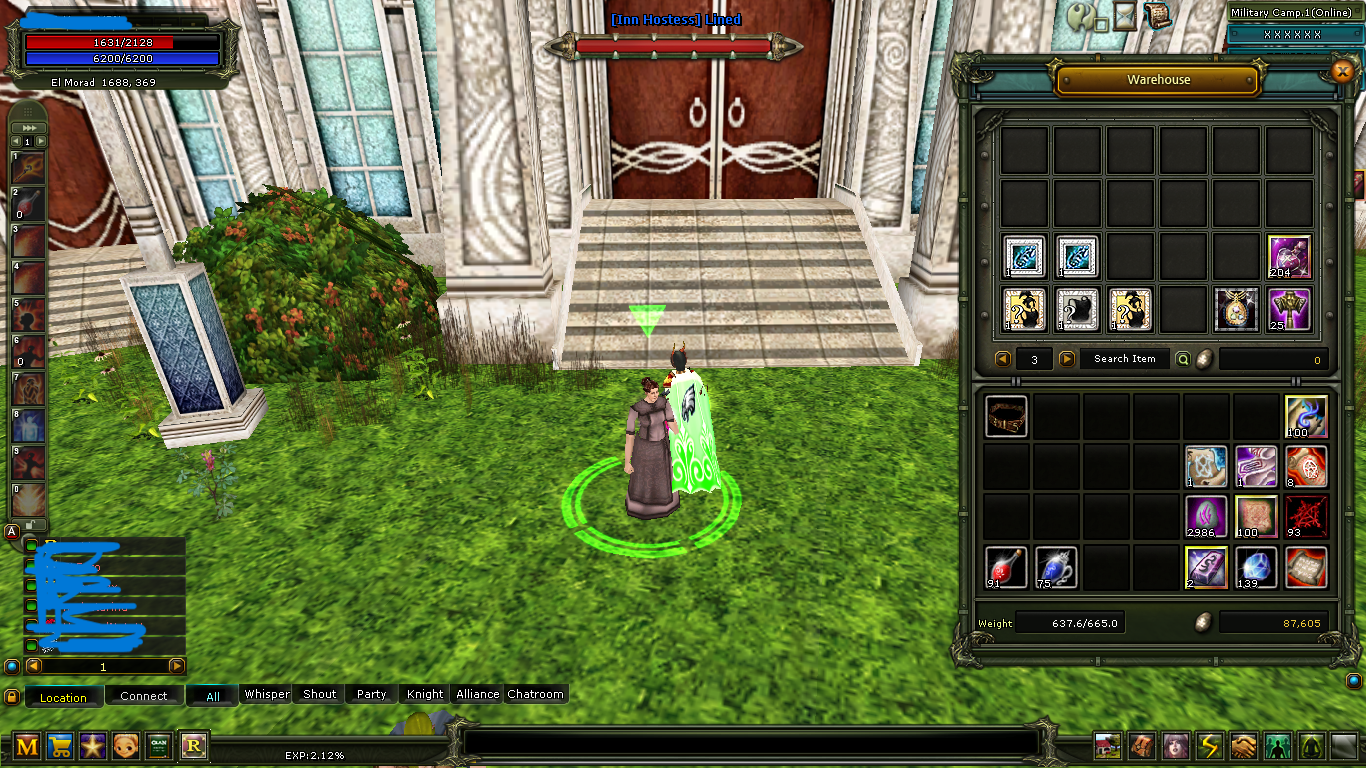
Task: Toggle the Shout chat filter
Action: point(318,693)
